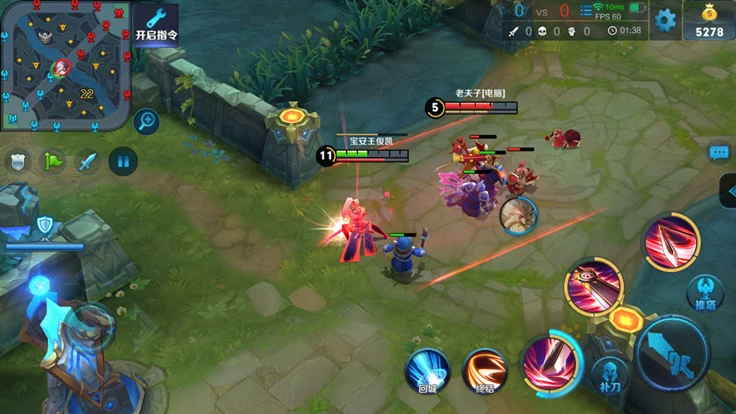This screenshot has width=736, height=414.
Task: Target the enemy hero portrait indicator
Action: (x=519, y=213)
